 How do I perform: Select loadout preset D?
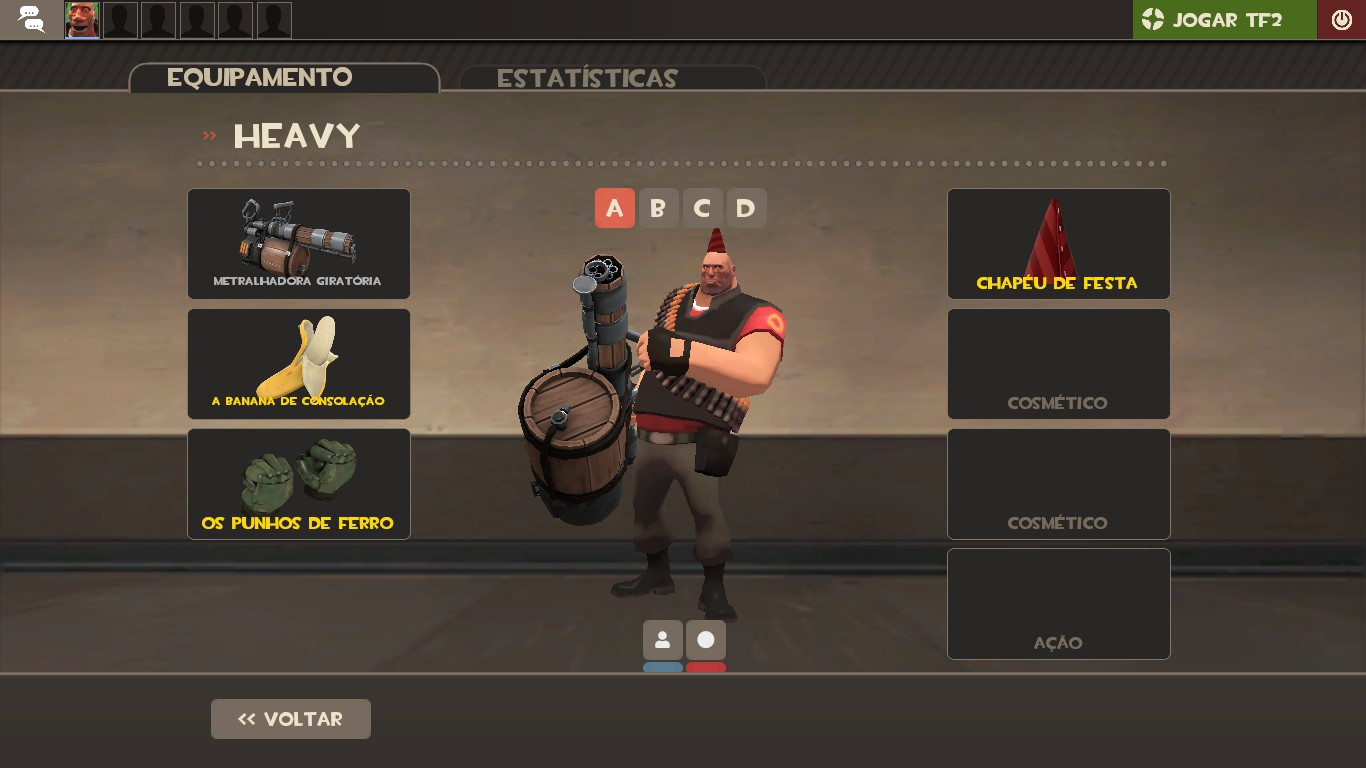click(x=746, y=208)
